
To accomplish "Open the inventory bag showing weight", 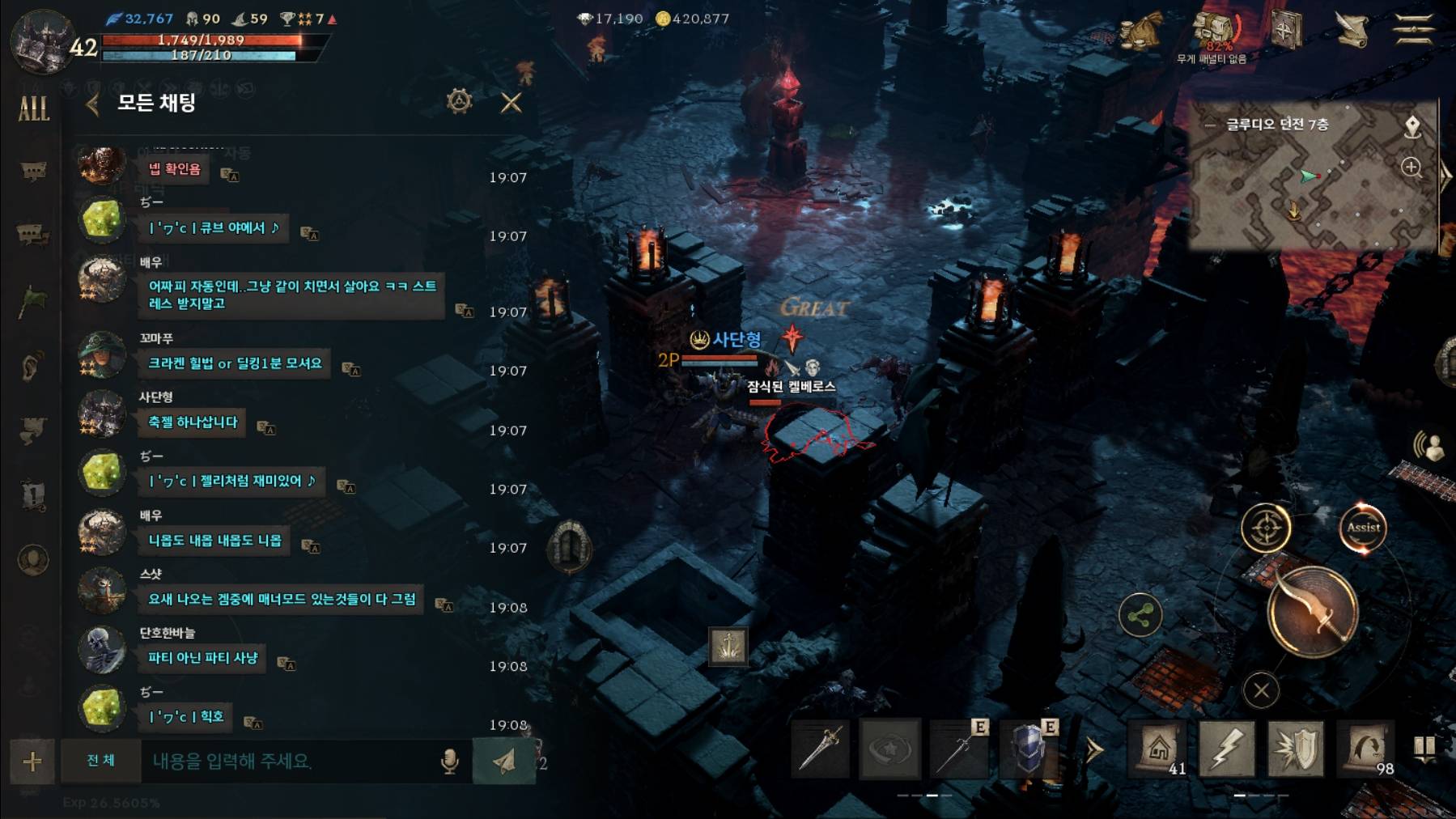I will (1213, 32).
